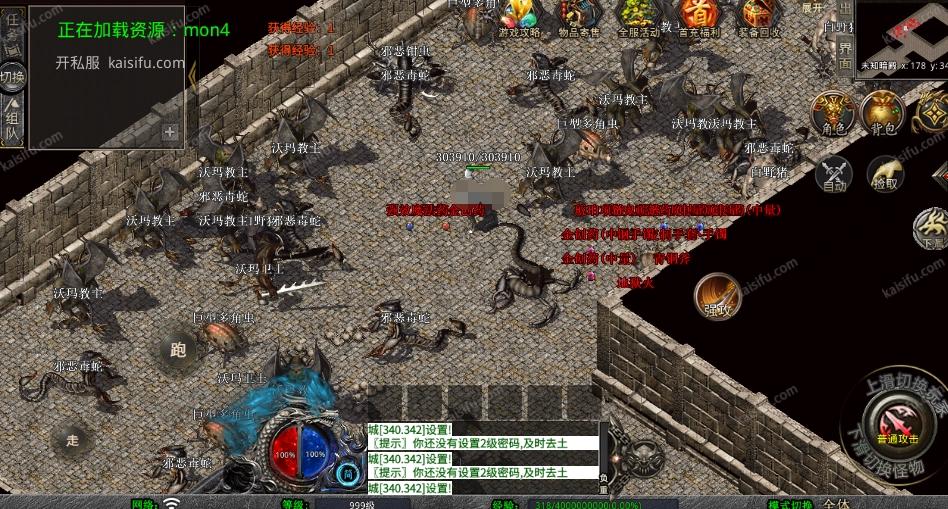Image resolution: width=948 pixels, height=509 pixels.
Task: Click the 任务 quest tab
Action: click(12, 28)
